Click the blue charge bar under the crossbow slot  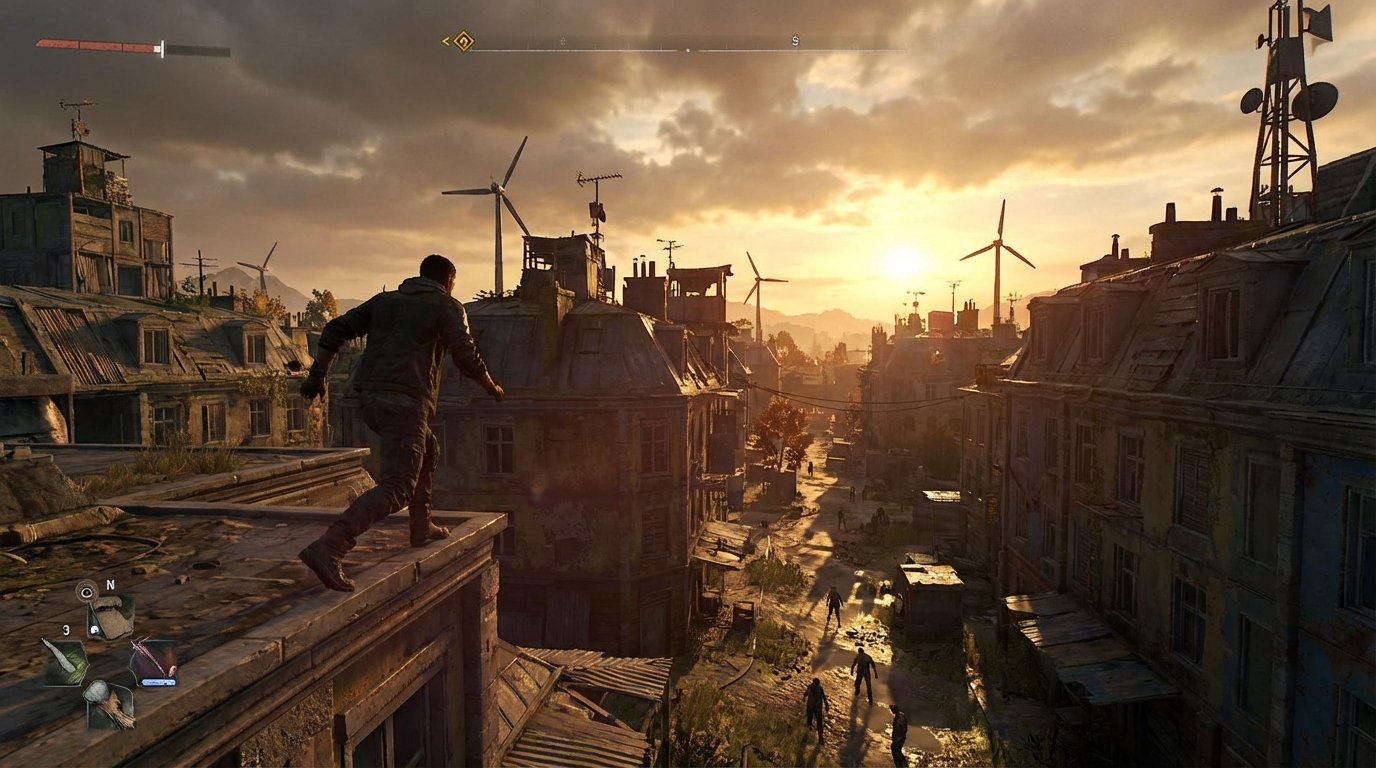point(159,682)
